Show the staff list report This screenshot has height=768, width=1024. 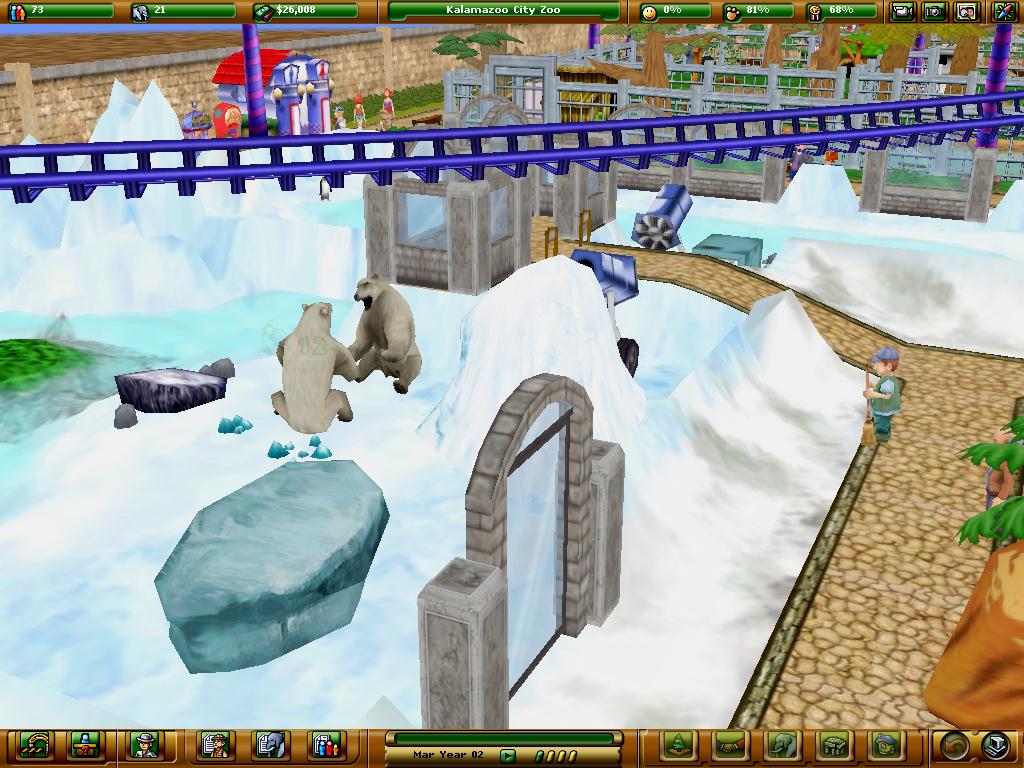[x=216, y=745]
